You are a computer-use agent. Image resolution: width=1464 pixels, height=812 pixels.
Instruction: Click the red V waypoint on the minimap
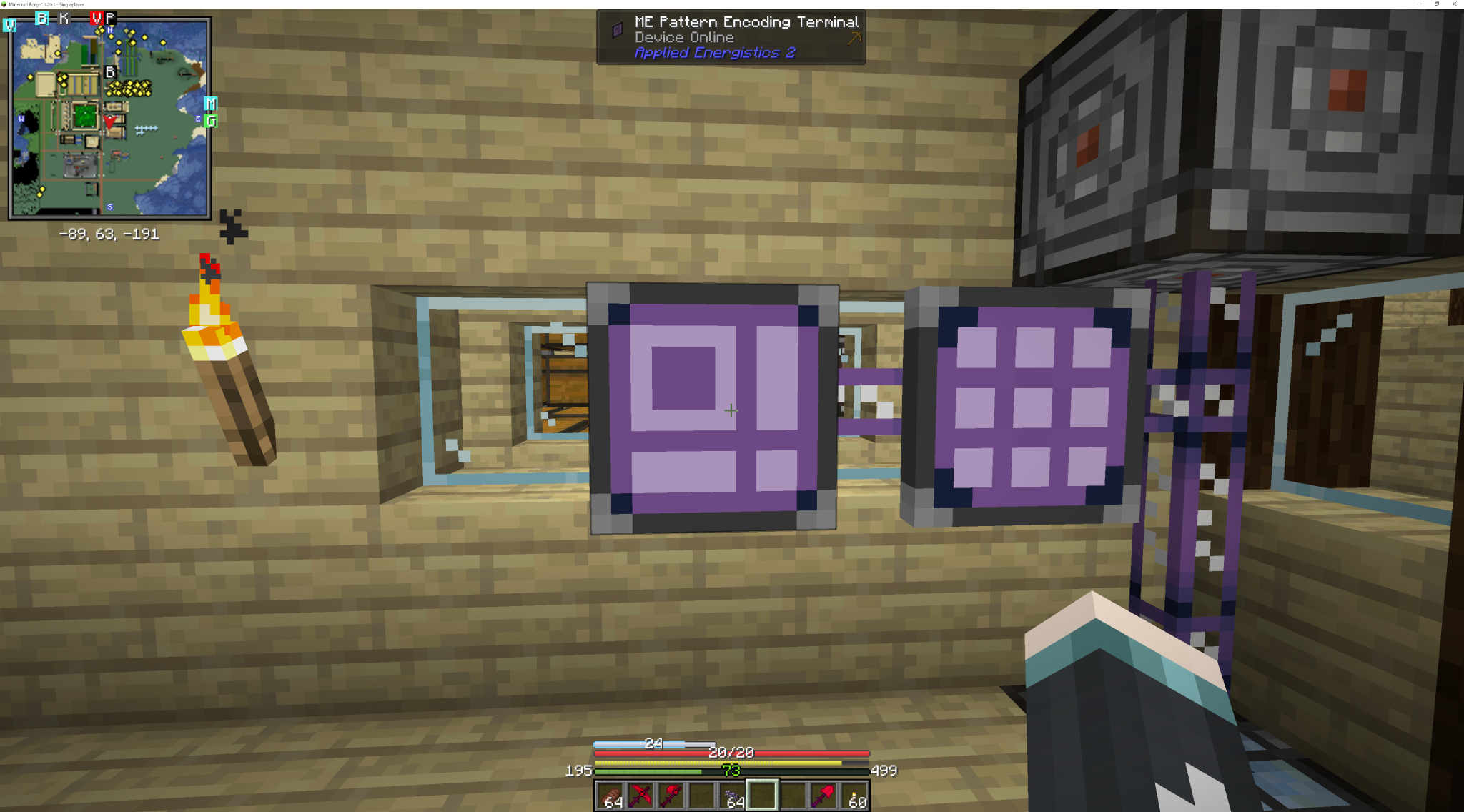(x=96, y=19)
